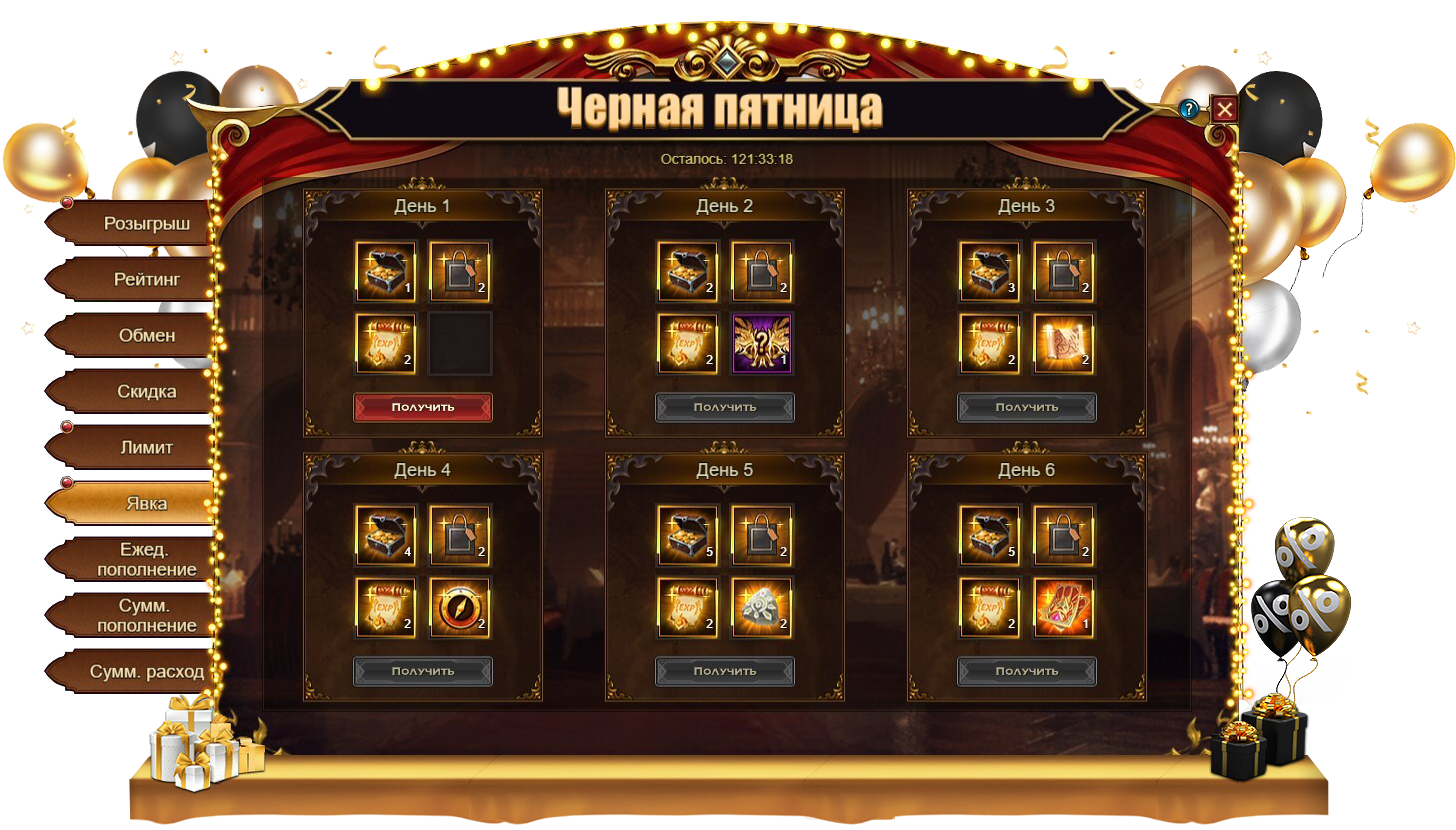Click Получить under День 6
1456x830 pixels.
click(x=1027, y=671)
